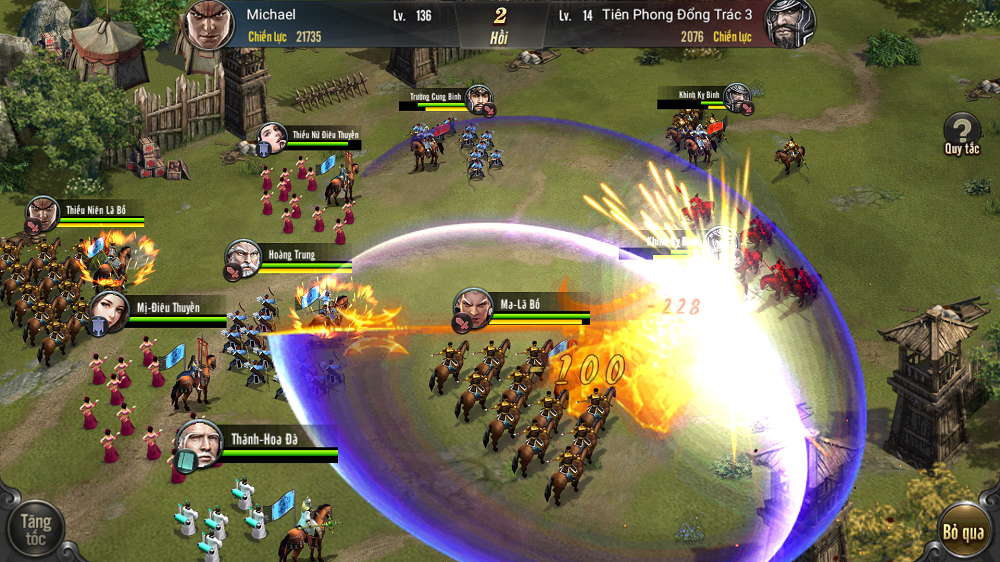Speed up battle with Tăng tốc button
Screen dimensions: 1000x562
(36, 529)
